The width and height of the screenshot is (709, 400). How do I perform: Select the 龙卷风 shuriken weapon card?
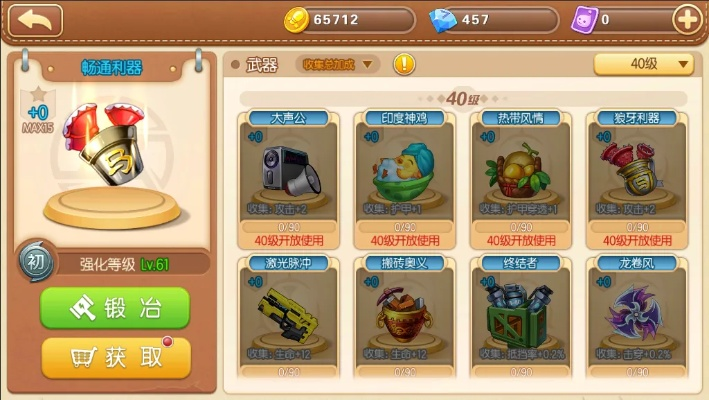(x=637, y=313)
